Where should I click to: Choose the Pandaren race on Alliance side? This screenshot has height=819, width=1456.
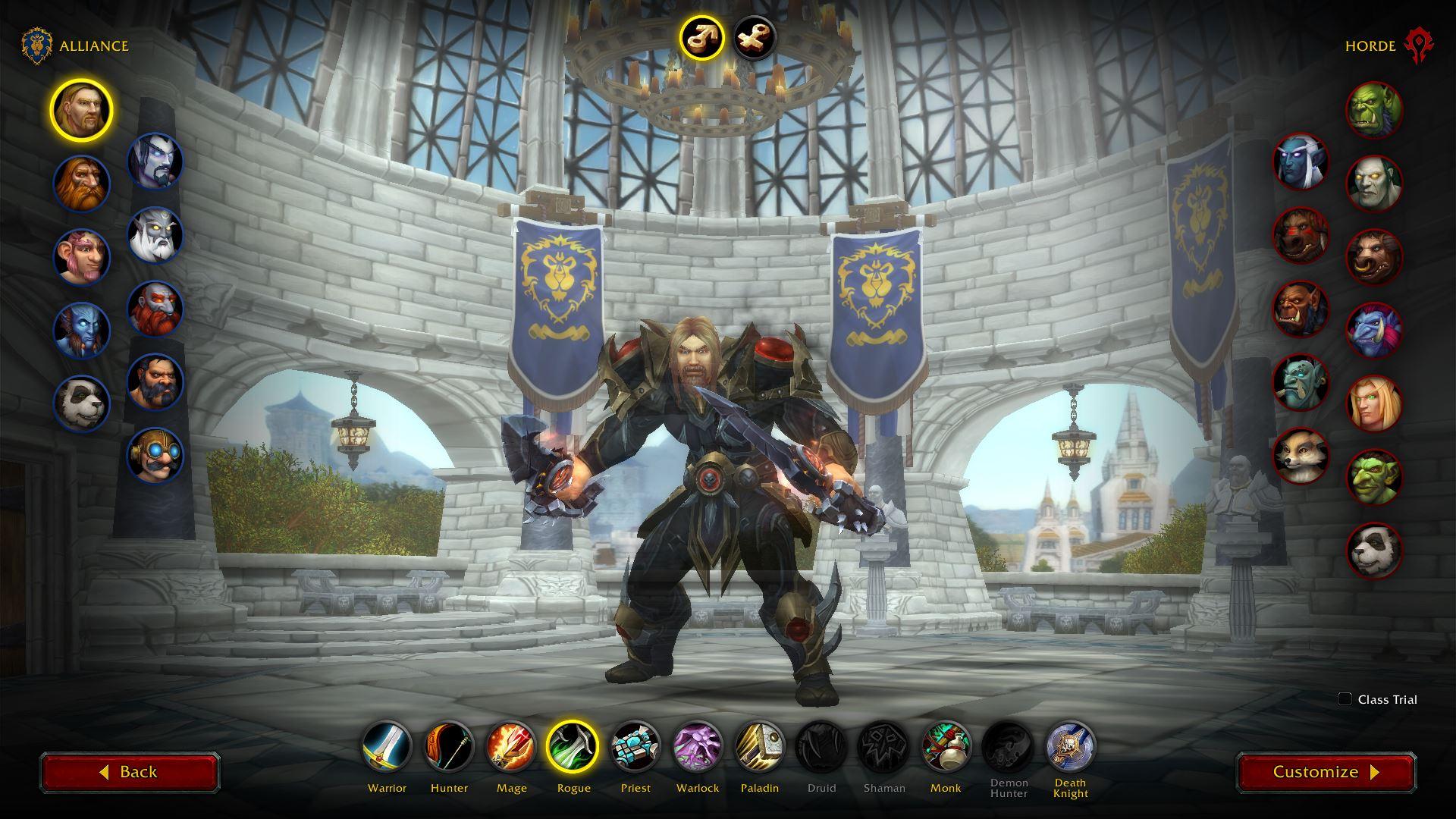pos(81,403)
